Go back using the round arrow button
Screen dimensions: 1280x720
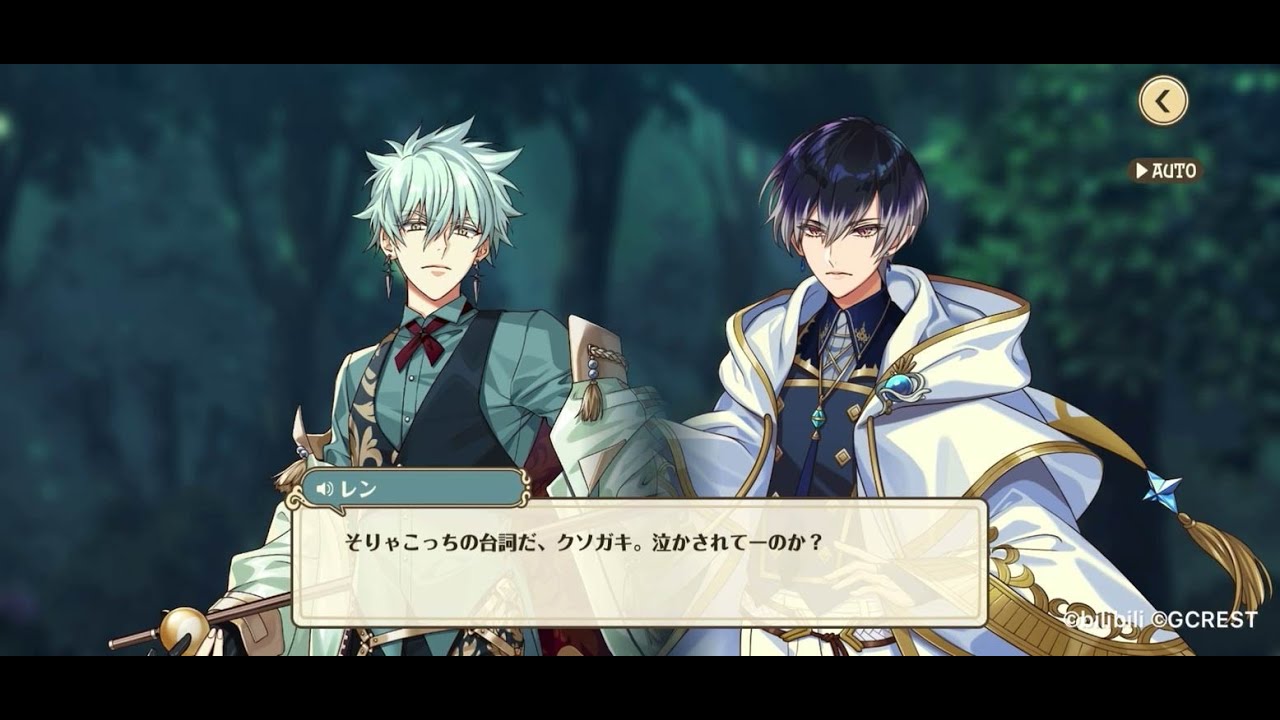(x=1162, y=101)
